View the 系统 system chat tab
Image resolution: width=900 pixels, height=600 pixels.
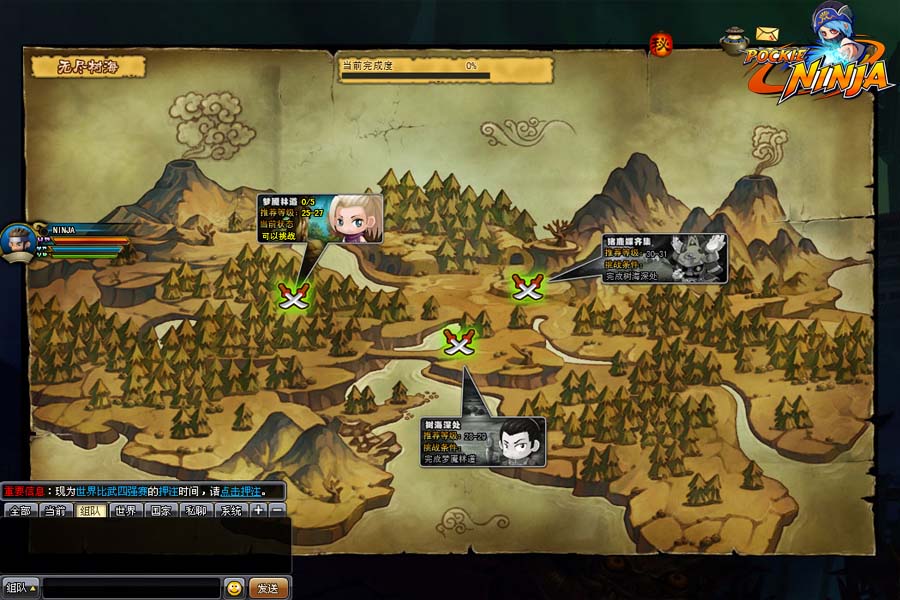pos(230,511)
